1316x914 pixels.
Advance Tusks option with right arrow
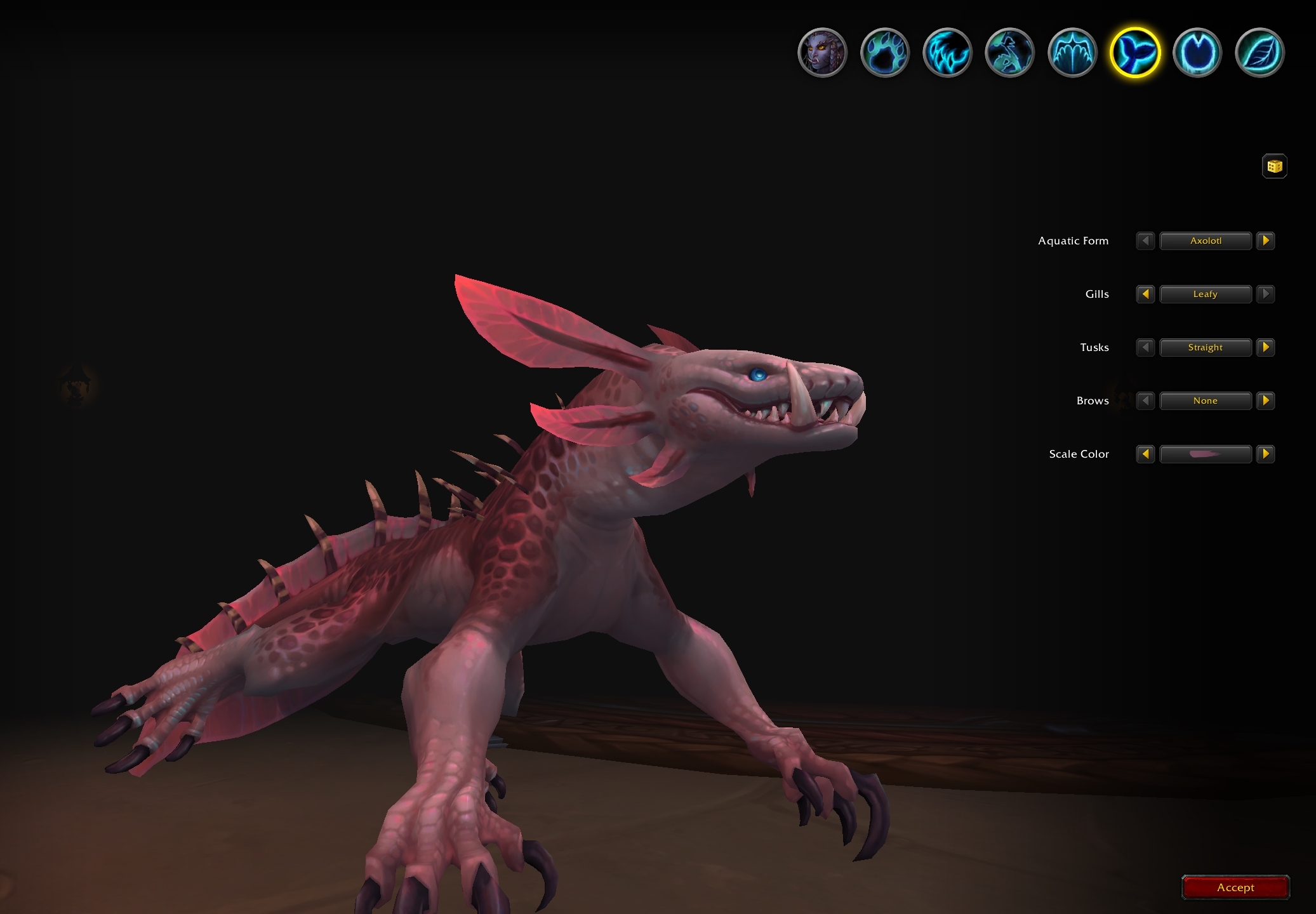pyautogui.click(x=1266, y=347)
